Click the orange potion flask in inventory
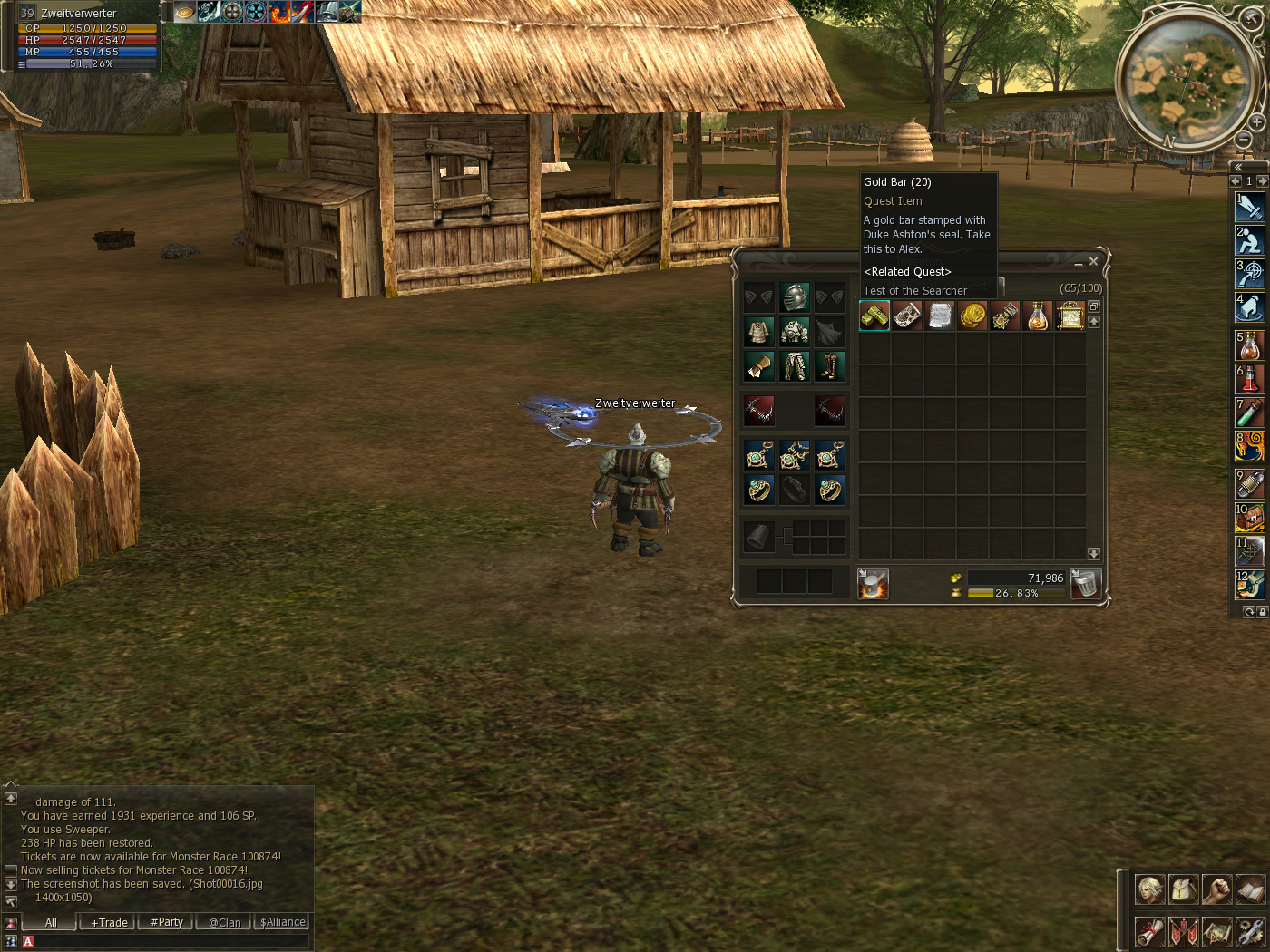 [1037, 316]
